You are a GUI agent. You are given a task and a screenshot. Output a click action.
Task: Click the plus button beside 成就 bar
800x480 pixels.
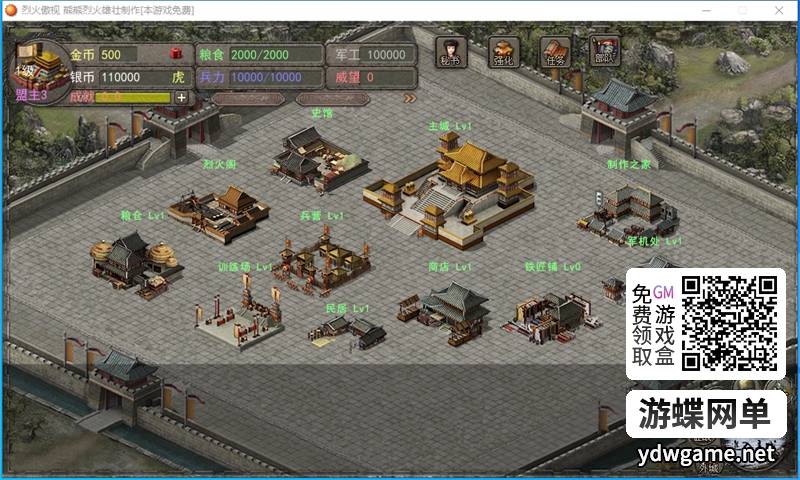[181, 97]
